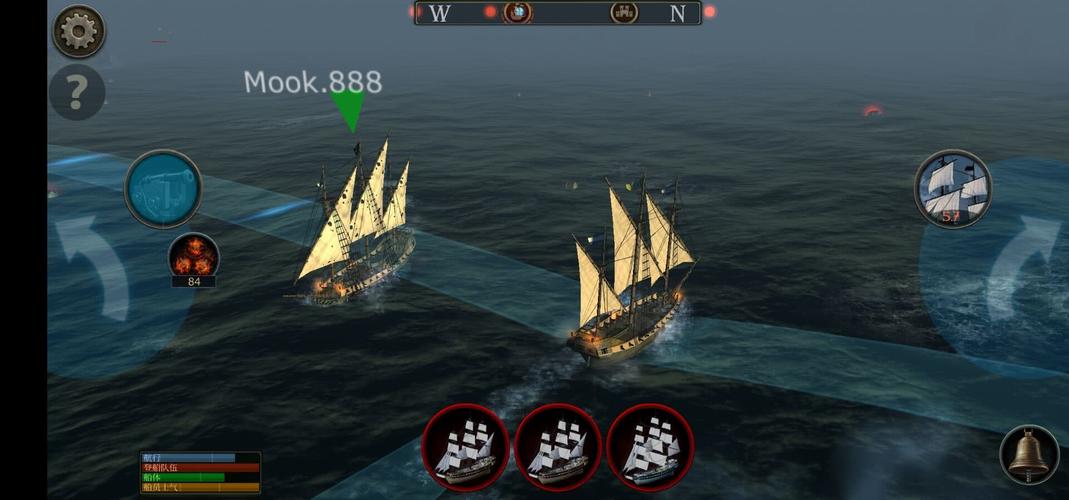Open the question mark help
The height and width of the screenshot is (500, 1069).
(77, 93)
